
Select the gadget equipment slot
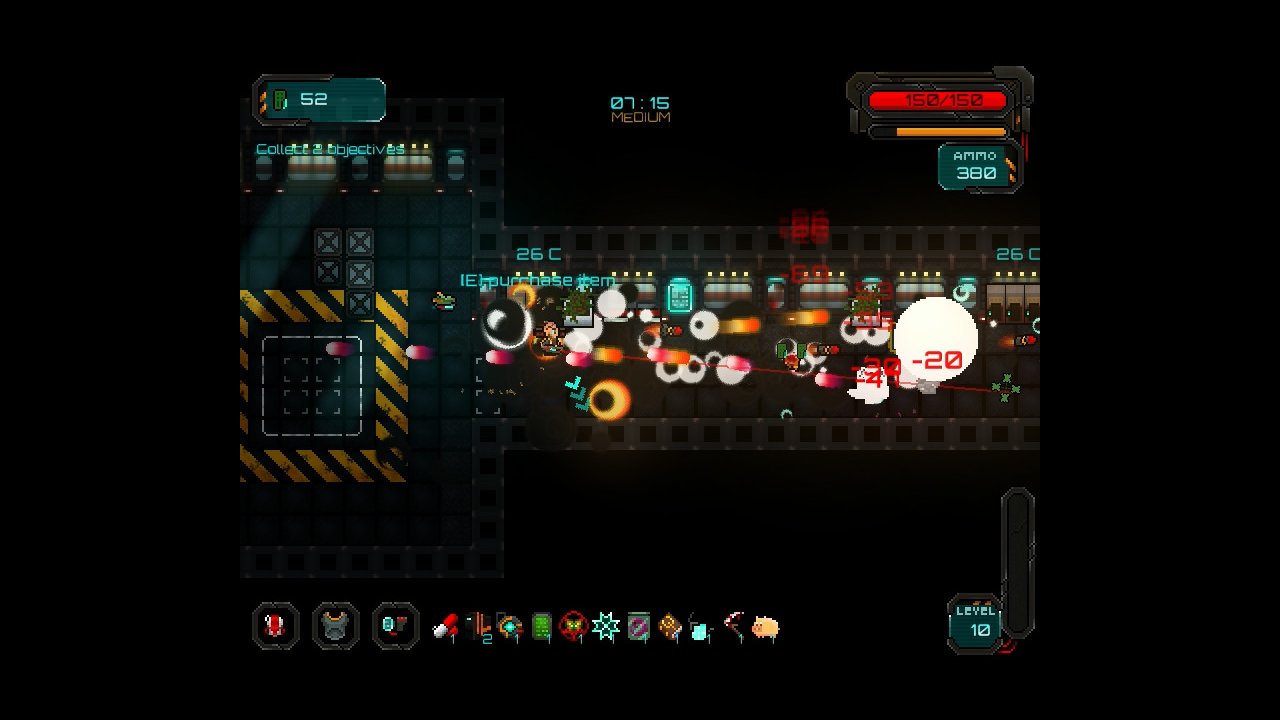395,627
